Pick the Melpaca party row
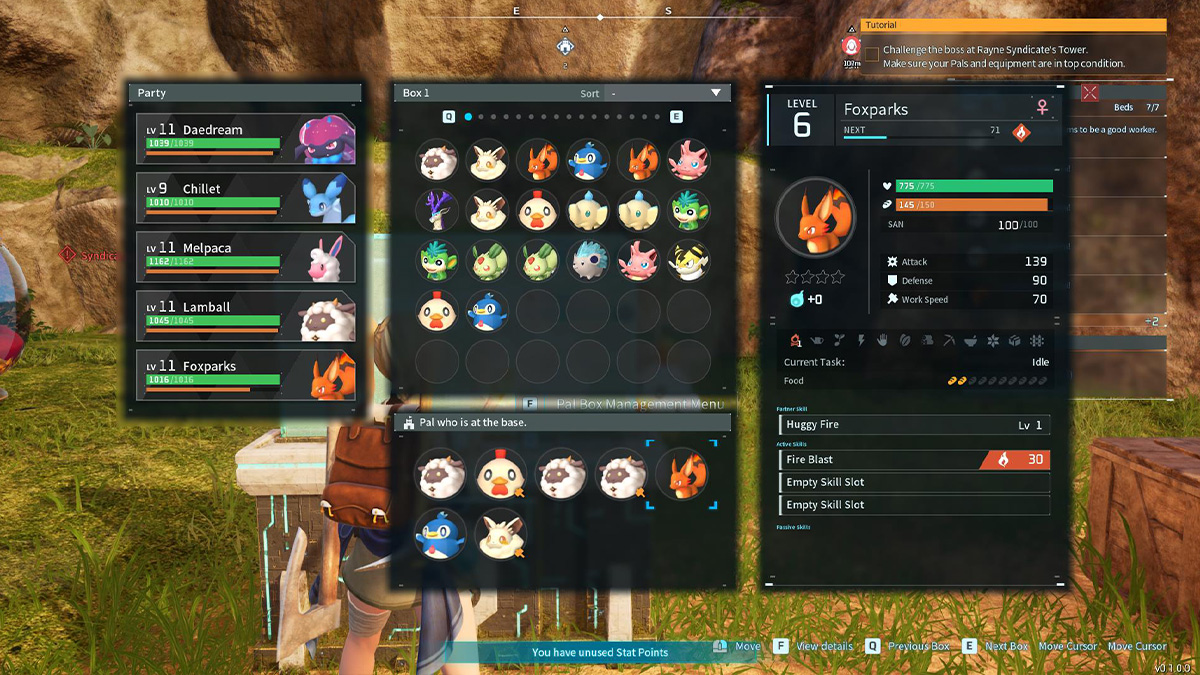Screen dimensions: 1200x675 point(246,256)
